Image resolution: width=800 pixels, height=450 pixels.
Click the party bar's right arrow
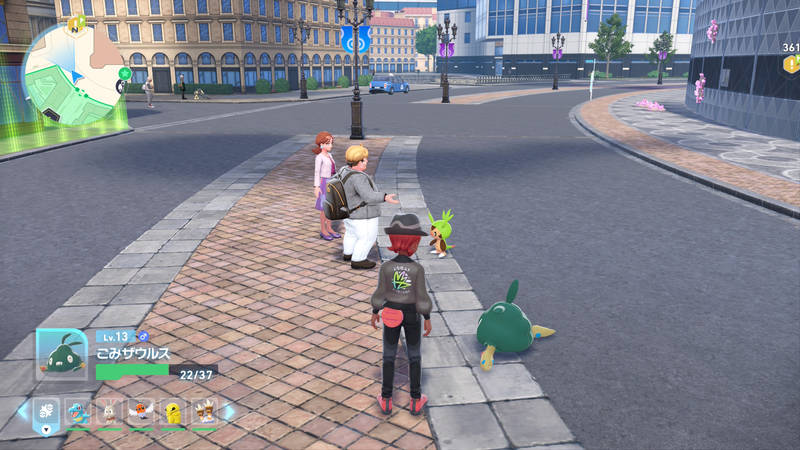228,410
